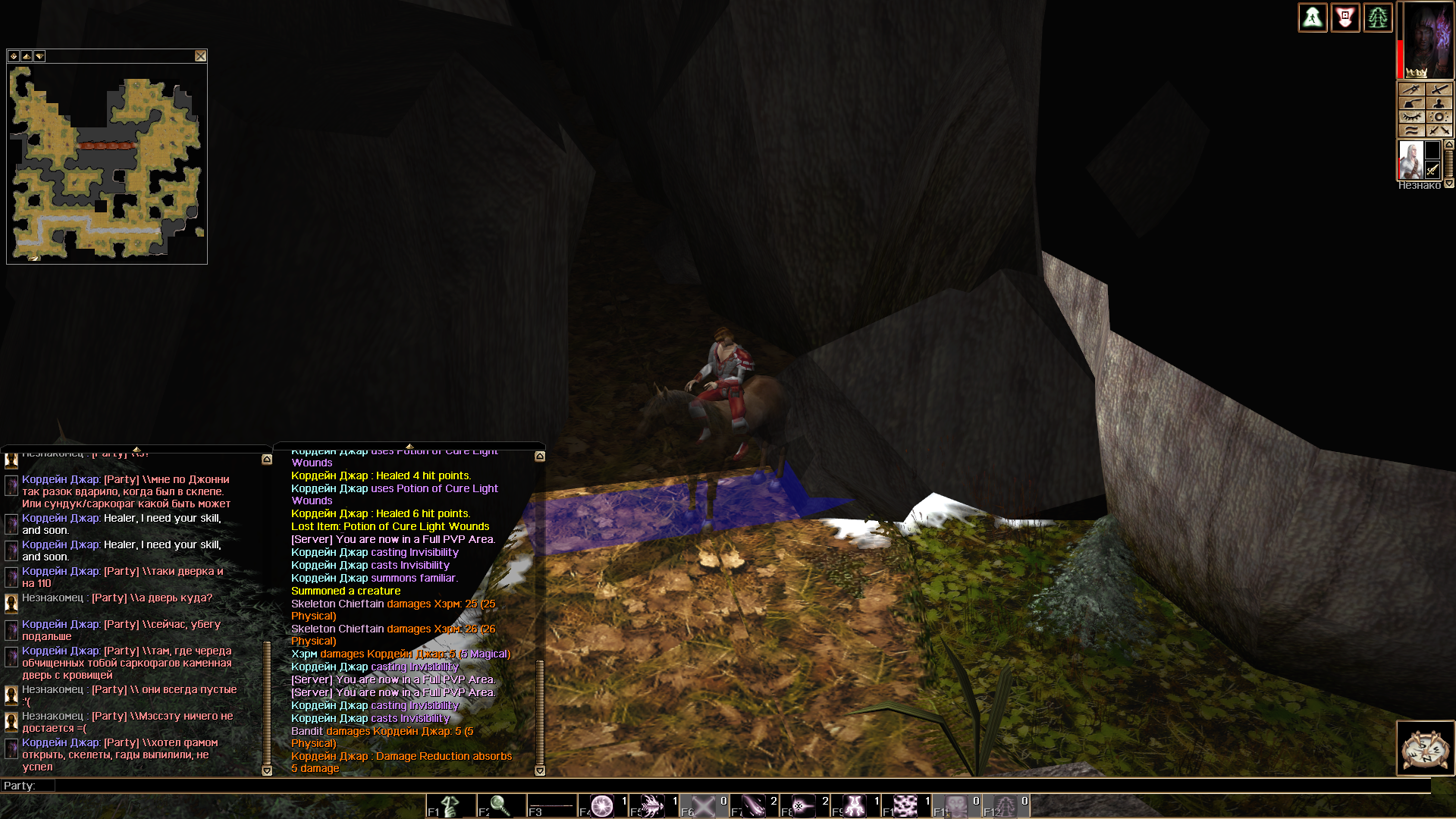
Task: Open the compass button
Action: coord(1425,748)
